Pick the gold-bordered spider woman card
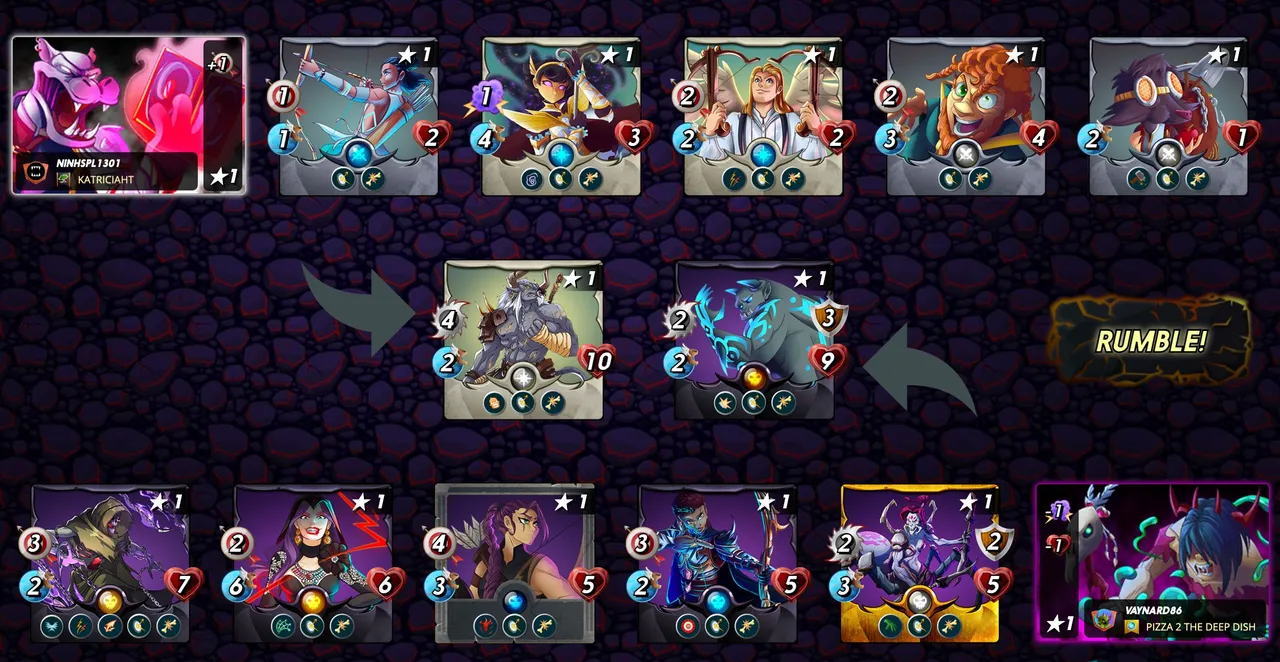Screen dimensions: 1280x662 pos(920,563)
